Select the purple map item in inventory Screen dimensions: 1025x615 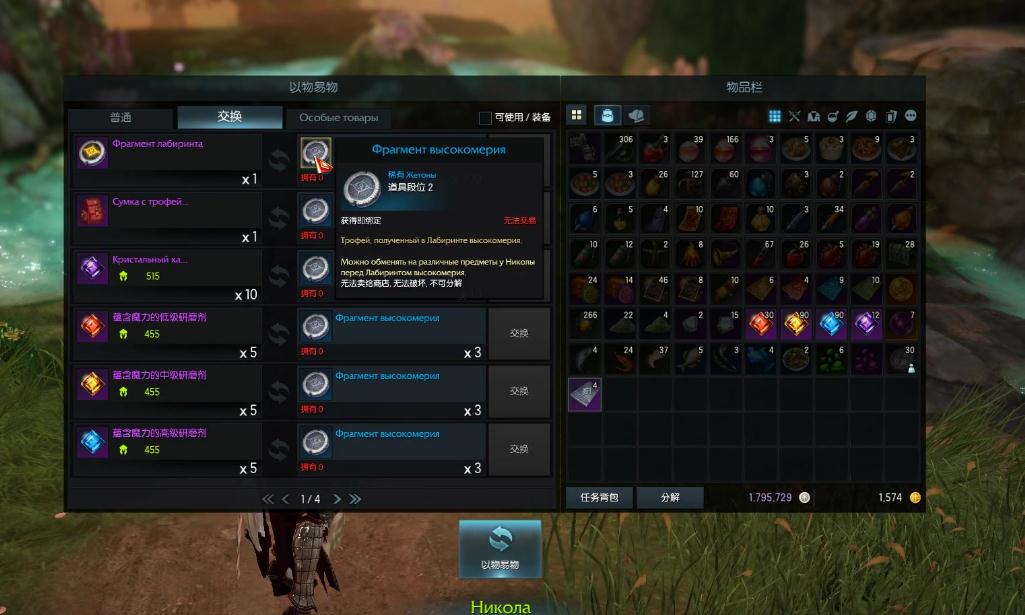(586, 394)
